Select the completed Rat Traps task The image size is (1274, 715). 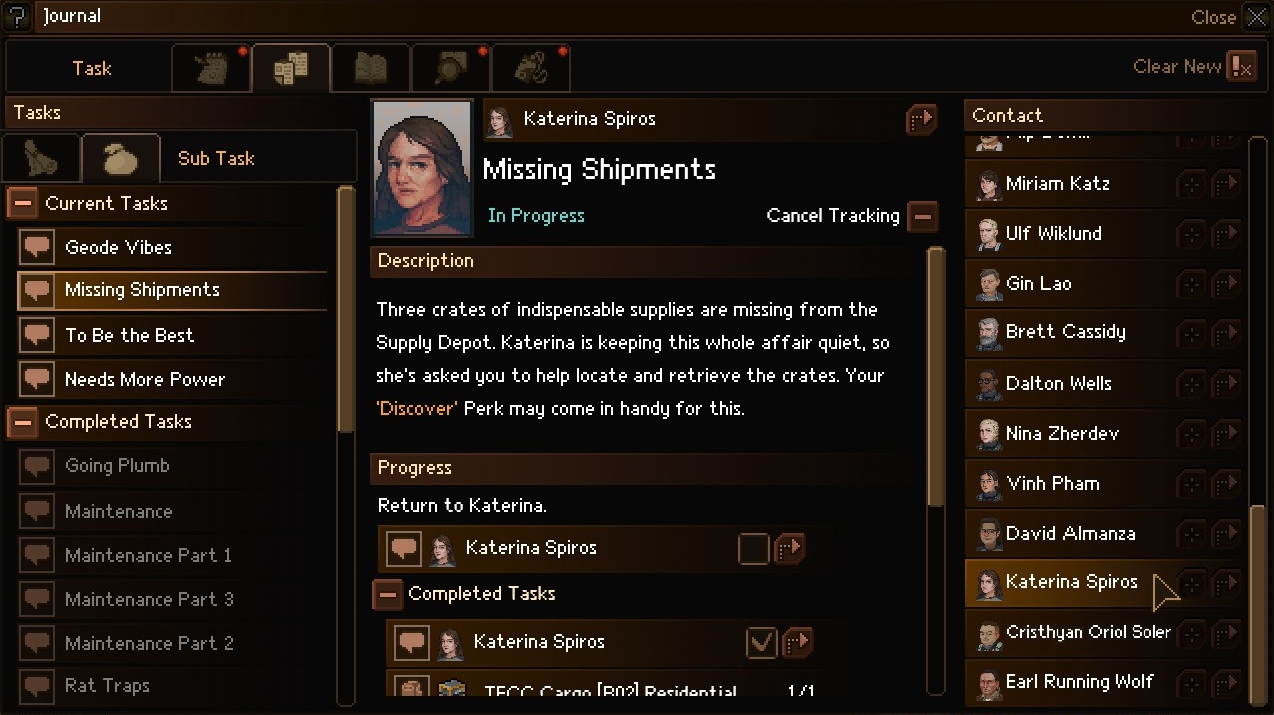[x=107, y=685]
